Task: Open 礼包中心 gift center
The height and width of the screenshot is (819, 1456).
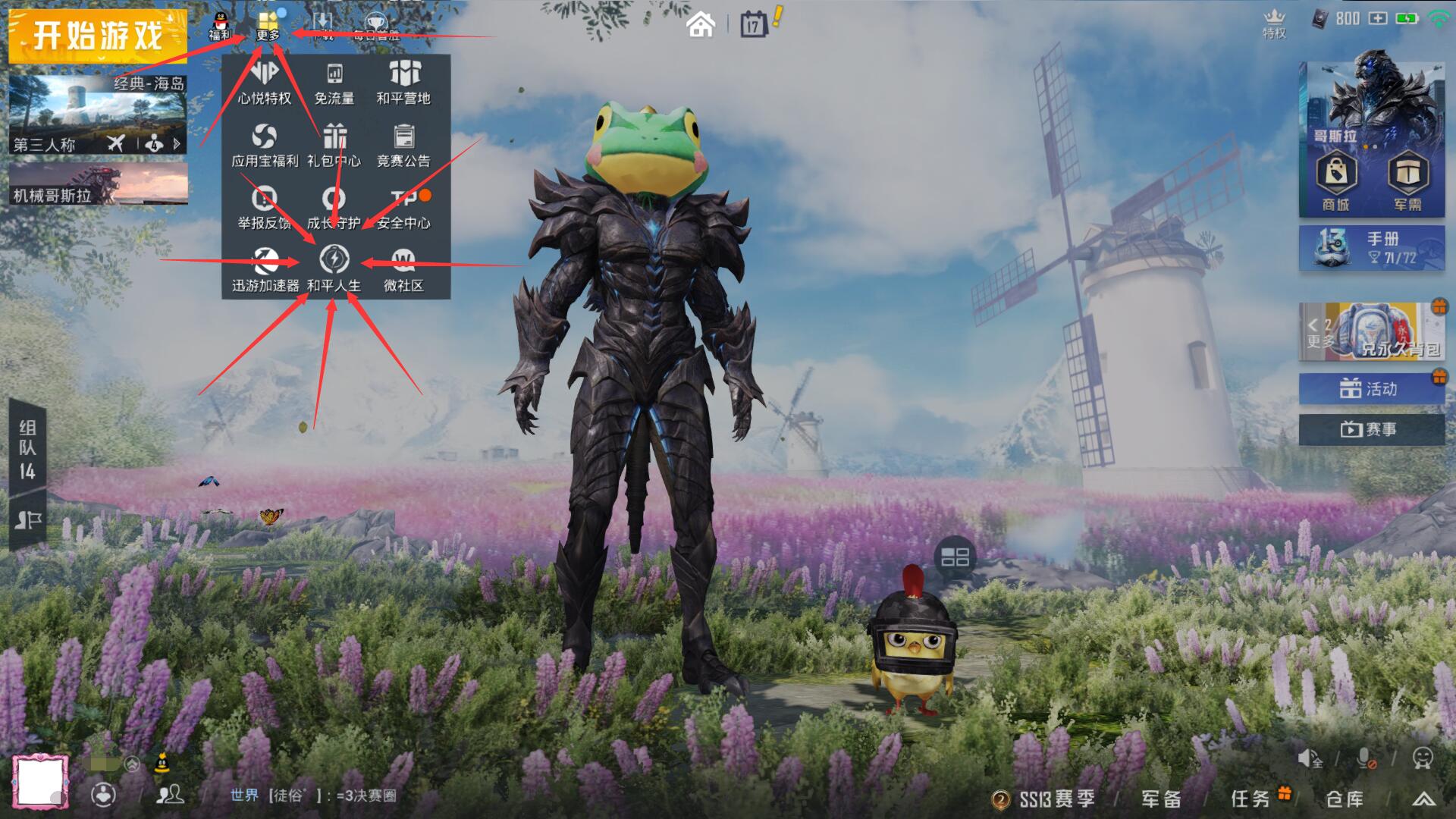Action: click(x=334, y=145)
